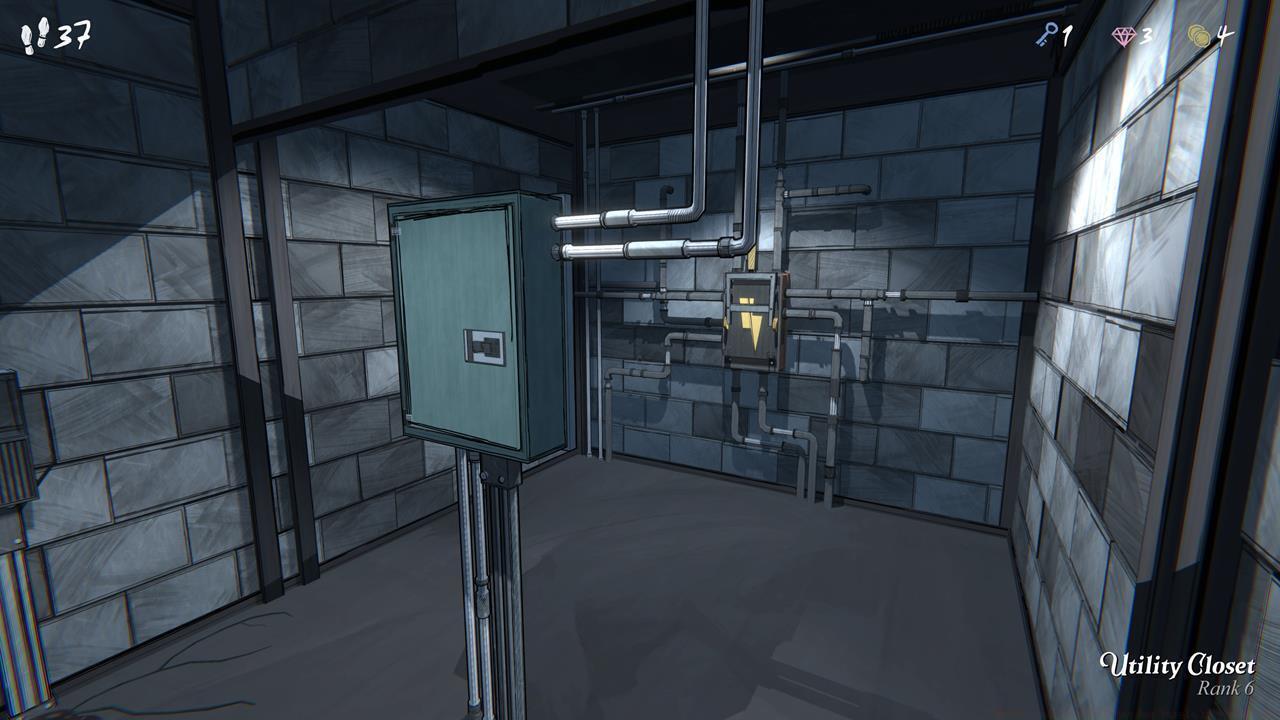The width and height of the screenshot is (1280, 720).
Task: Click the pink gem icon
Action: coord(1125,35)
